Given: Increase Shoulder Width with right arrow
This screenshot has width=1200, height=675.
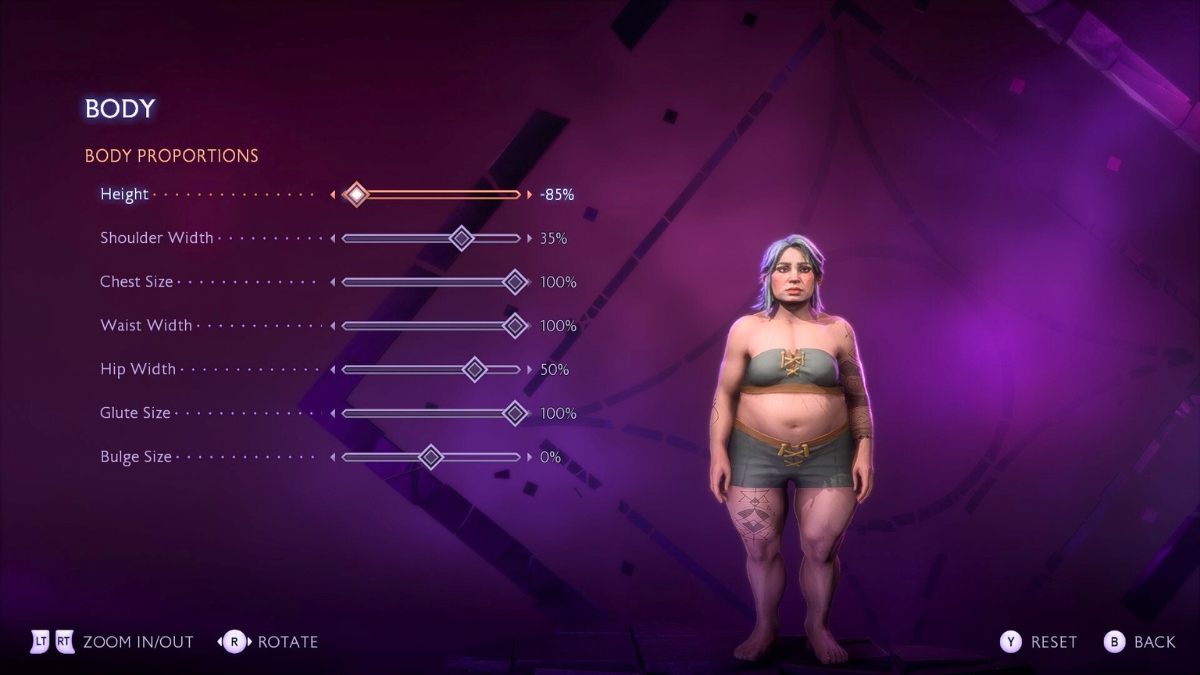Looking at the screenshot, I should click(530, 238).
